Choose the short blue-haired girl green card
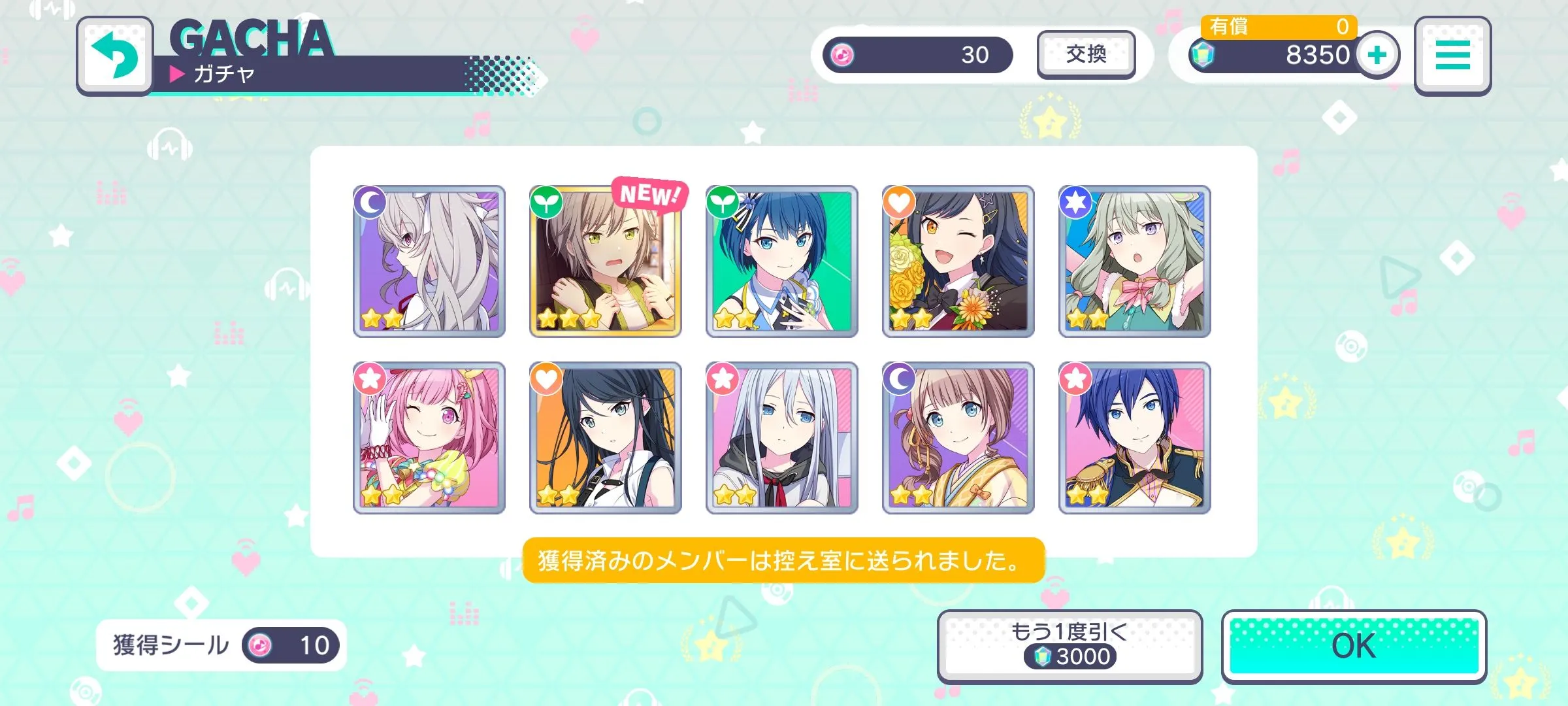Image resolution: width=1568 pixels, height=706 pixels. 781,261
